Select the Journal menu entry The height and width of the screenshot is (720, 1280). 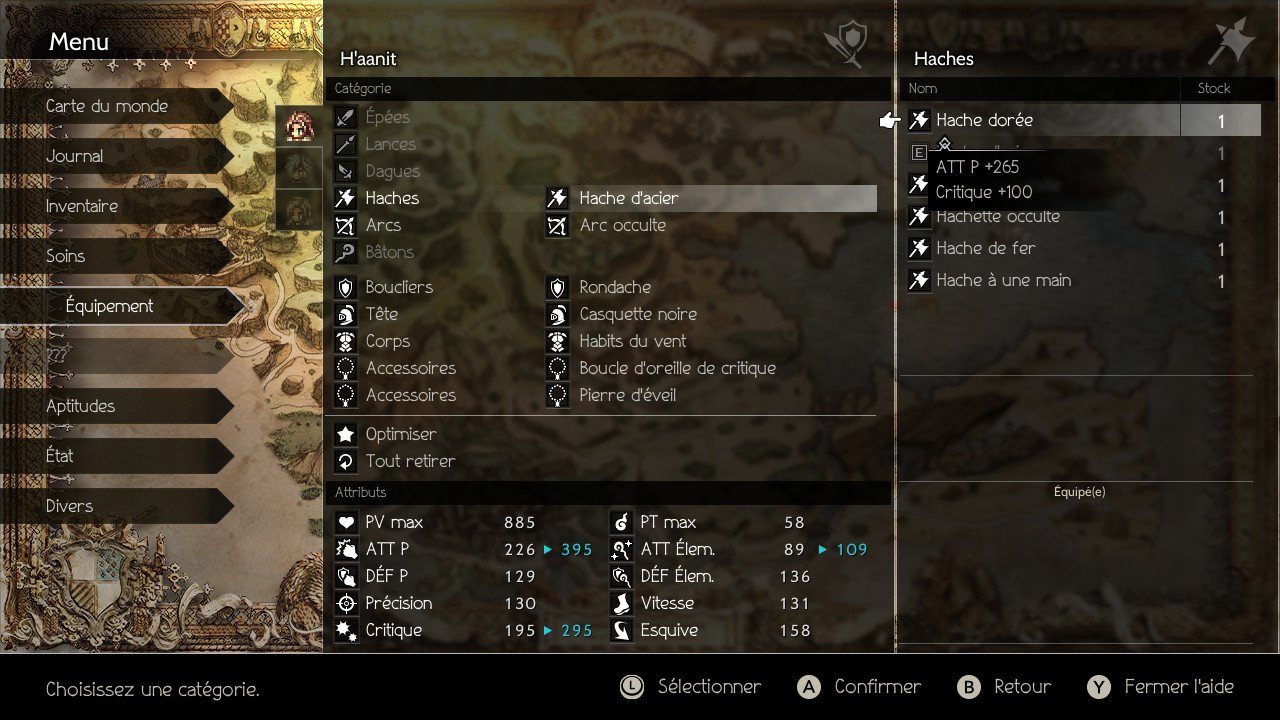75,156
